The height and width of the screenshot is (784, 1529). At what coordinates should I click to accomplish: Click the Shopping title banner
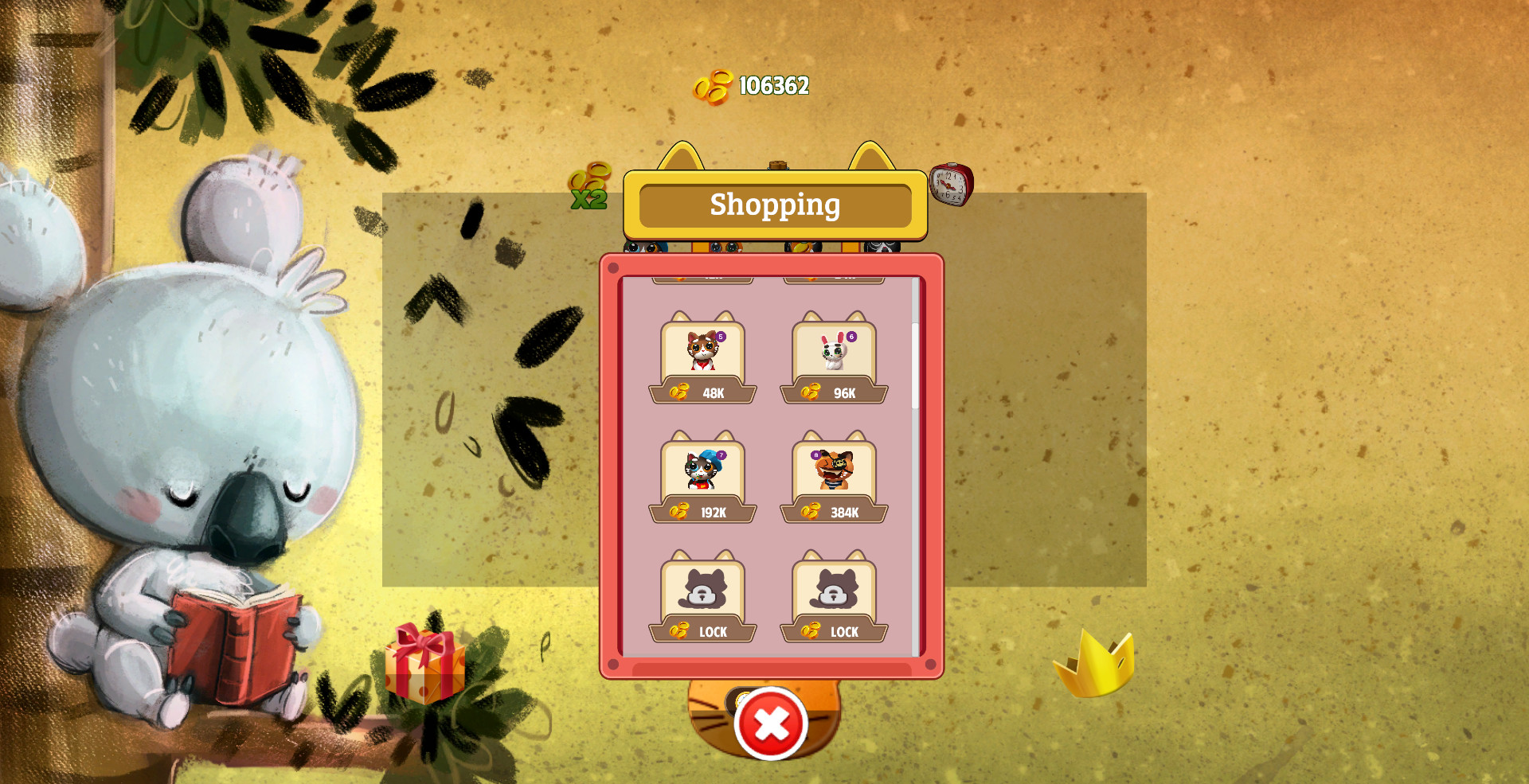point(775,205)
